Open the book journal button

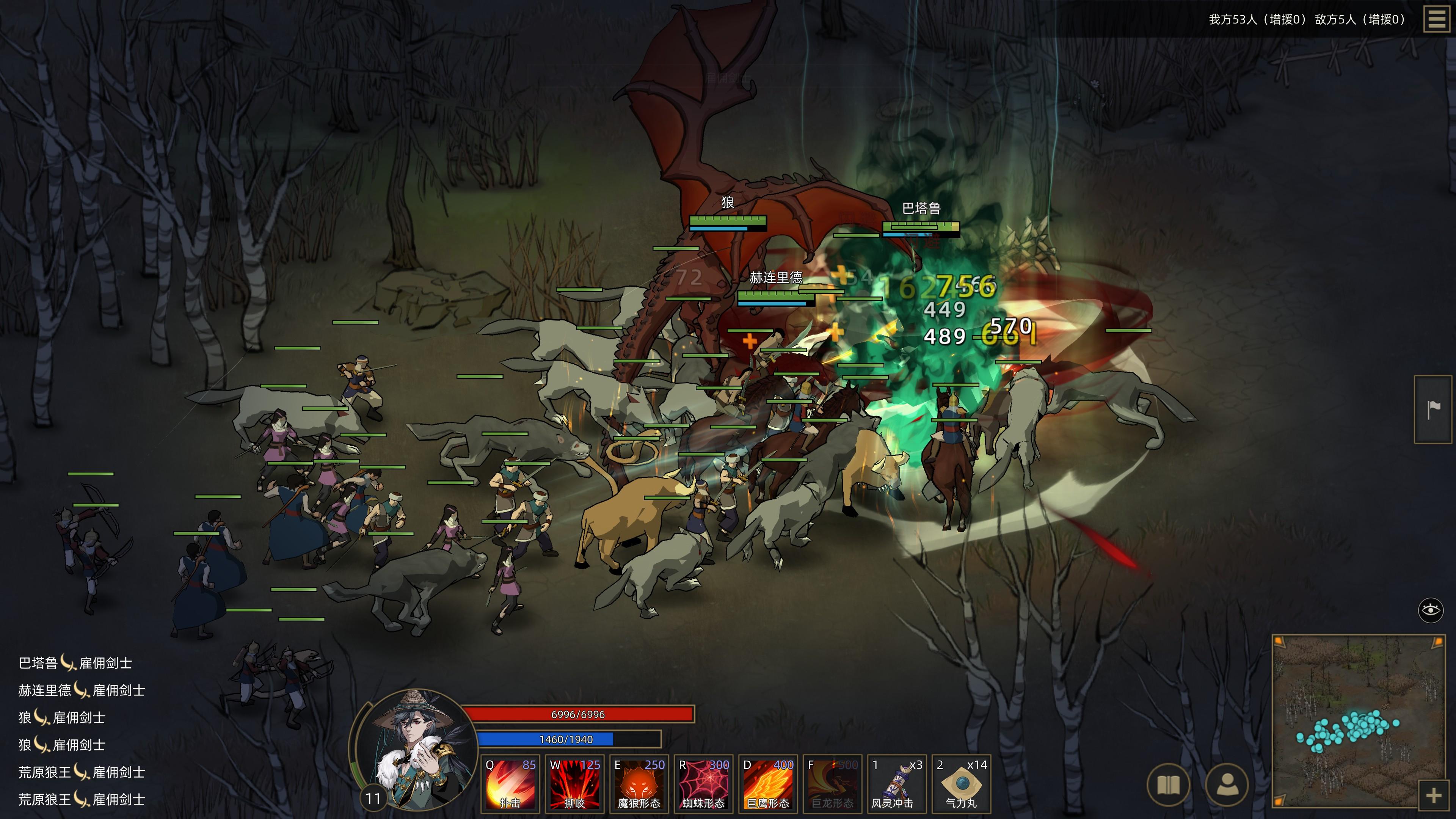tap(1168, 784)
